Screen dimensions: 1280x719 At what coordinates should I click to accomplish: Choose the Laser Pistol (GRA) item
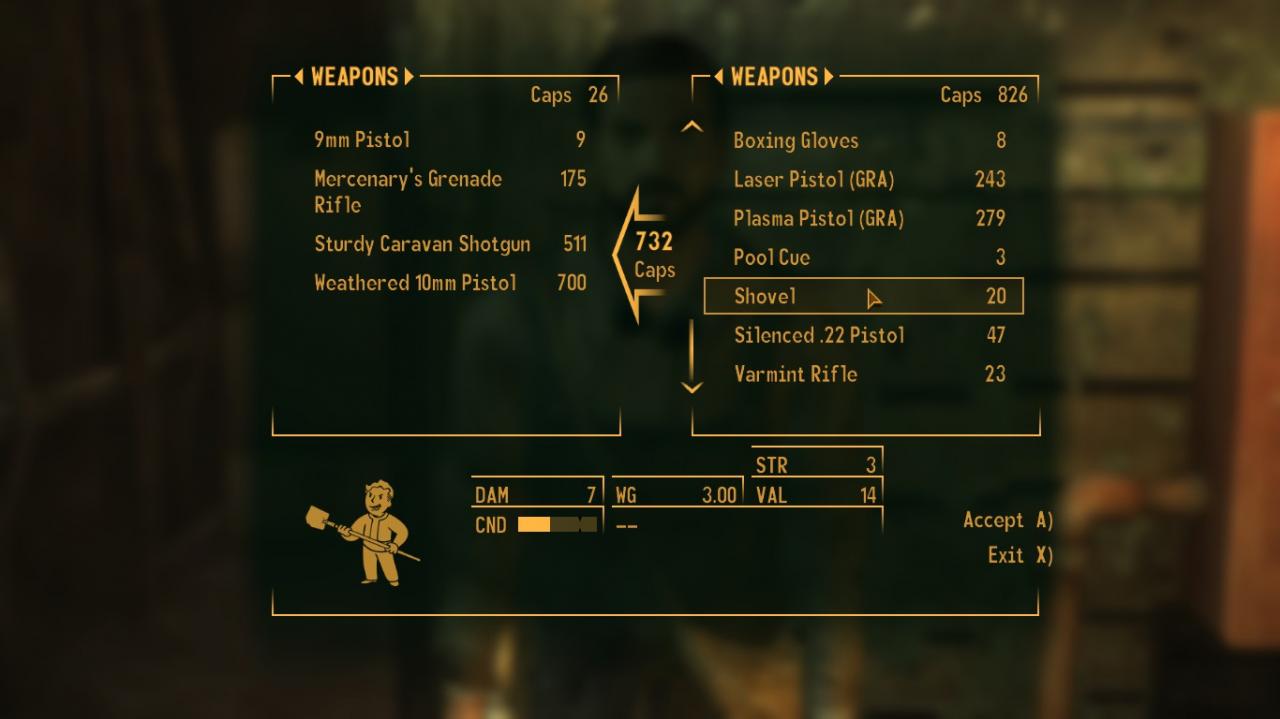click(813, 180)
